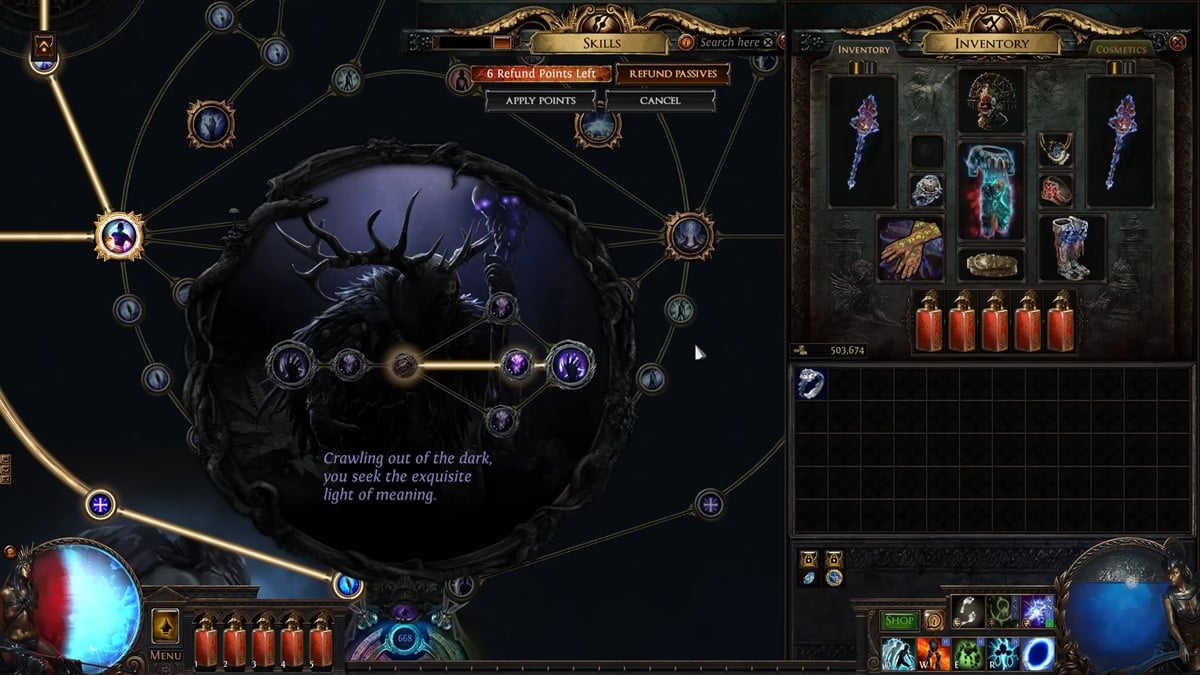The image size is (1200, 675).
Task: Select the Inventory tab
Action: 863,49
